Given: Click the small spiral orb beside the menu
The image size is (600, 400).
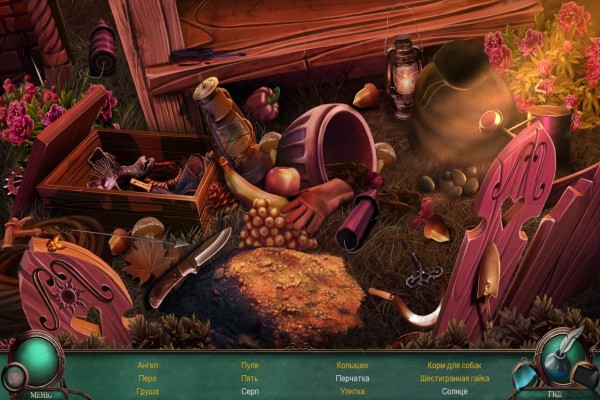Looking at the screenshot, I should (x=13, y=377).
